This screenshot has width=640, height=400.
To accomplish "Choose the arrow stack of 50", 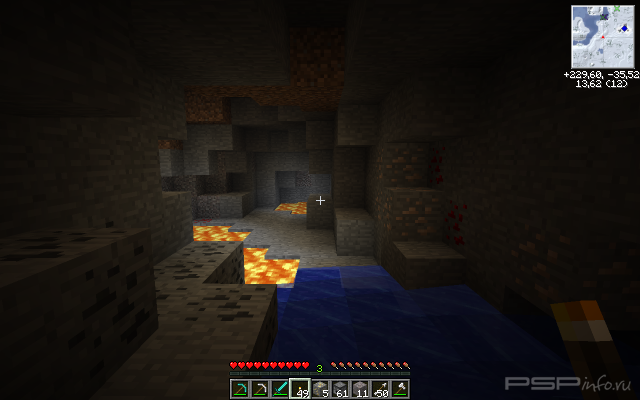I will point(380,388).
